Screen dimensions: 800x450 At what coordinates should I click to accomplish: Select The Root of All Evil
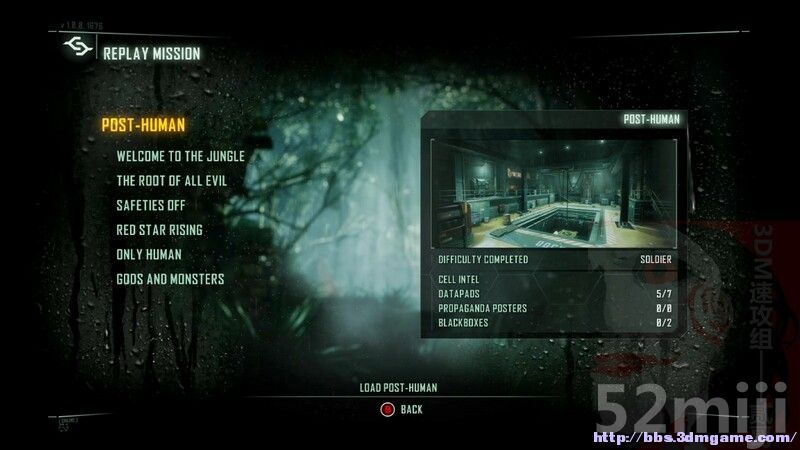171,181
